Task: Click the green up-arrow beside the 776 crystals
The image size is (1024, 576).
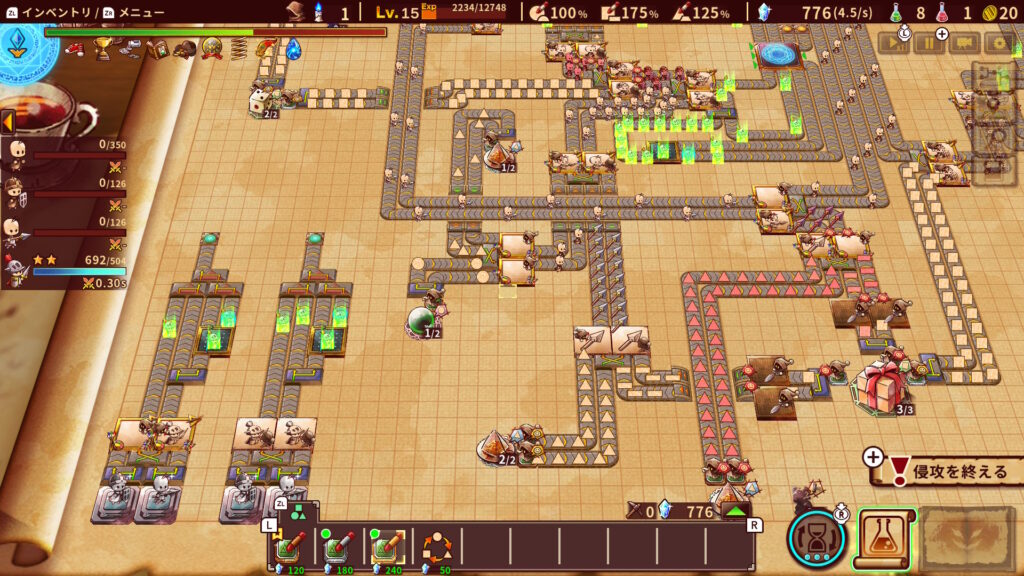Action: coord(735,511)
